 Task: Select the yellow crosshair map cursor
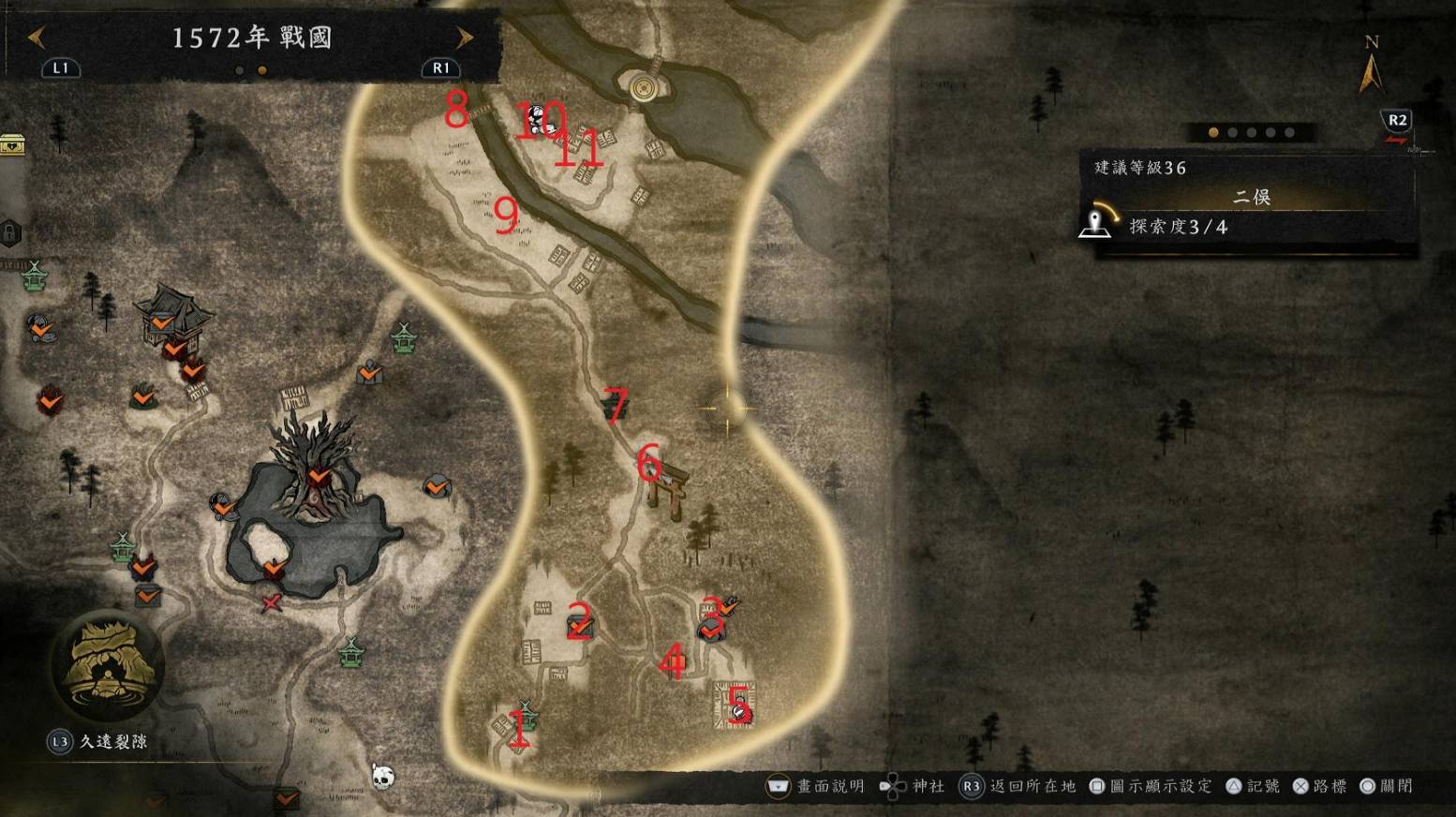[726, 408]
